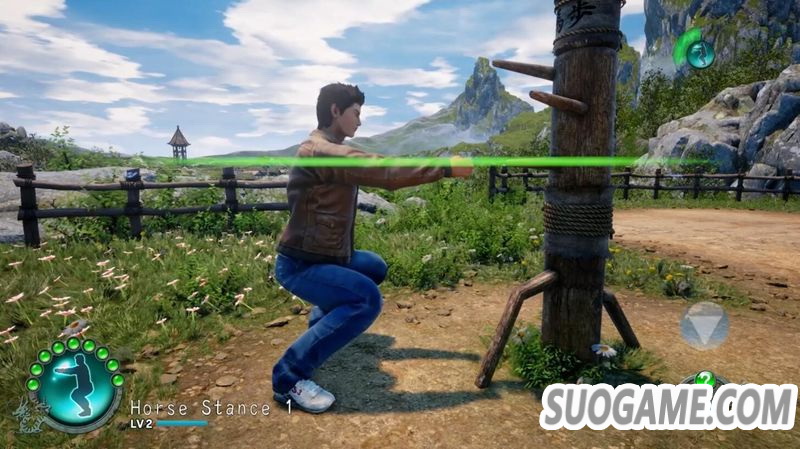Click the green number 2 badge
Screen dimensions: 800x449
click(x=706, y=379)
